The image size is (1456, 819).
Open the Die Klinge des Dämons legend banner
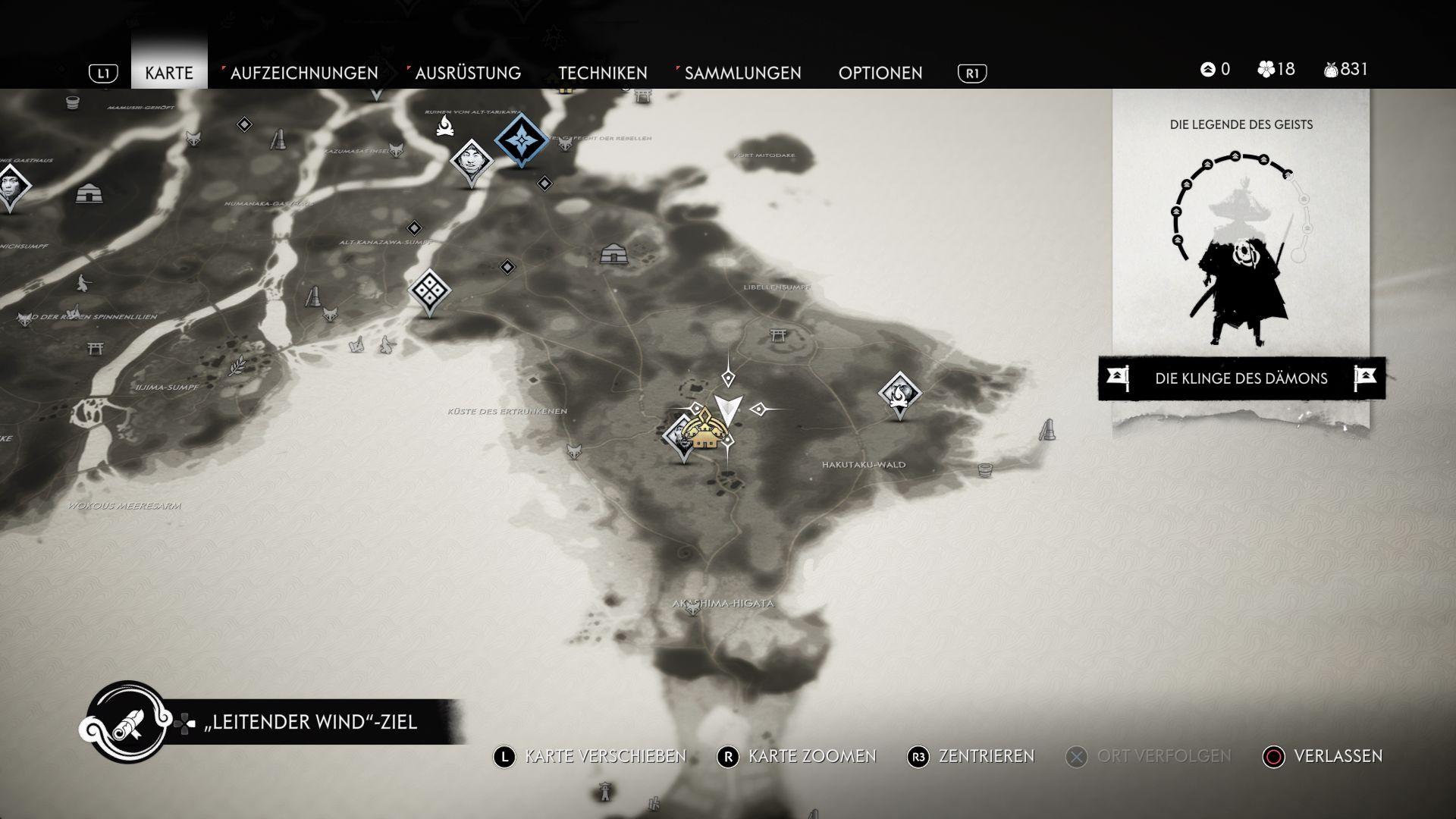click(1241, 378)
